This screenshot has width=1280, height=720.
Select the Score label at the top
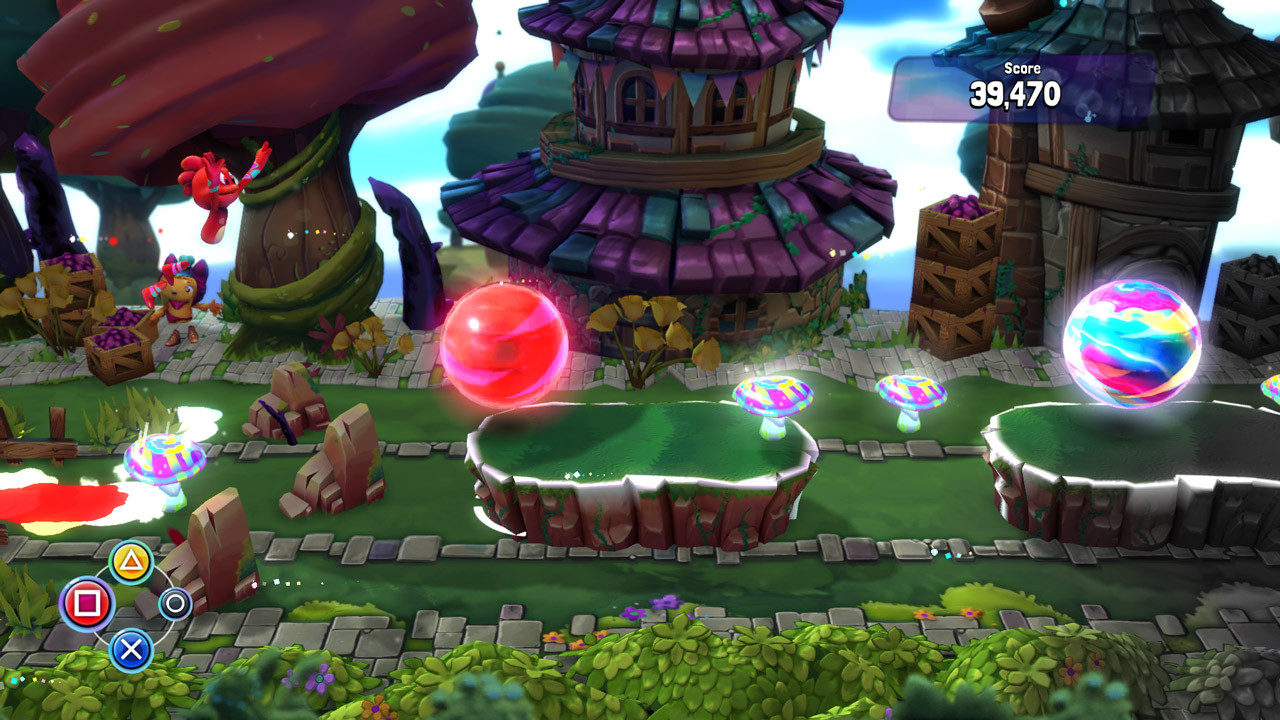coord(1020,68)
